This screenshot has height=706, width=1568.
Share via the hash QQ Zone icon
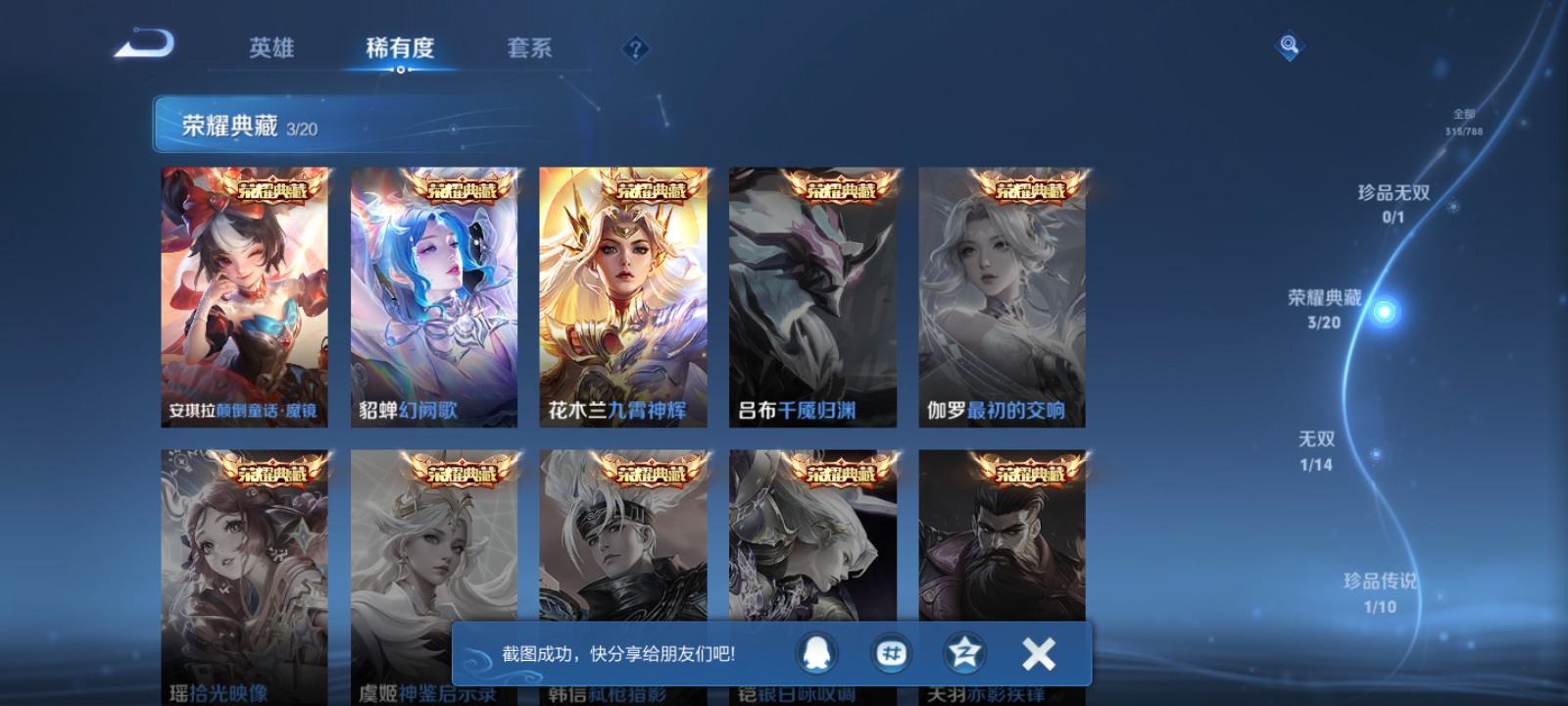892,654
